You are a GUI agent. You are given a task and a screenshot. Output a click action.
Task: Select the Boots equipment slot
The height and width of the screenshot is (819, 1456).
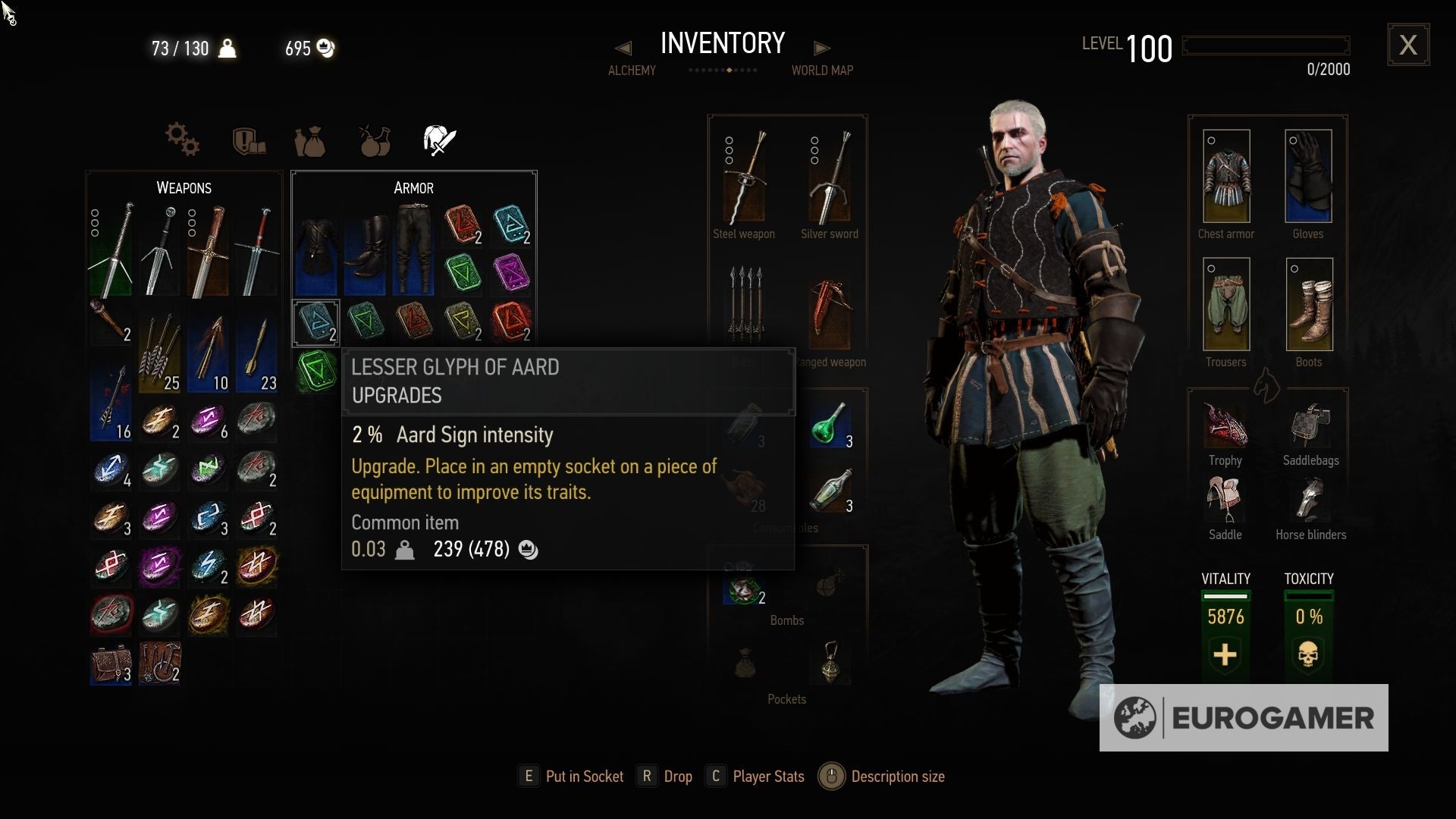coord(1308,303)
